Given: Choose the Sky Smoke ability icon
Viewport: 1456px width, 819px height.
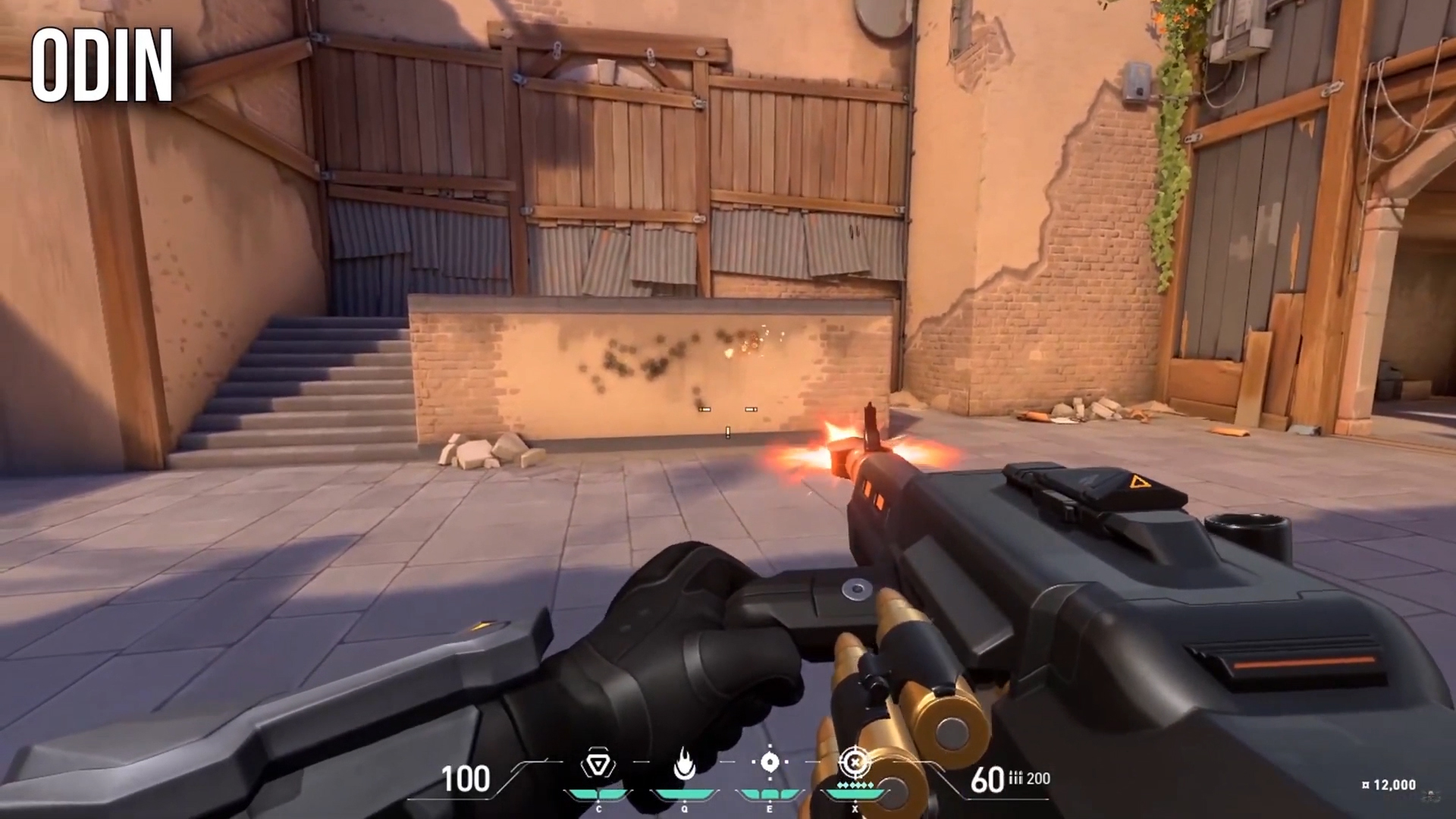Looking at the screenshot, I should 770,763.
